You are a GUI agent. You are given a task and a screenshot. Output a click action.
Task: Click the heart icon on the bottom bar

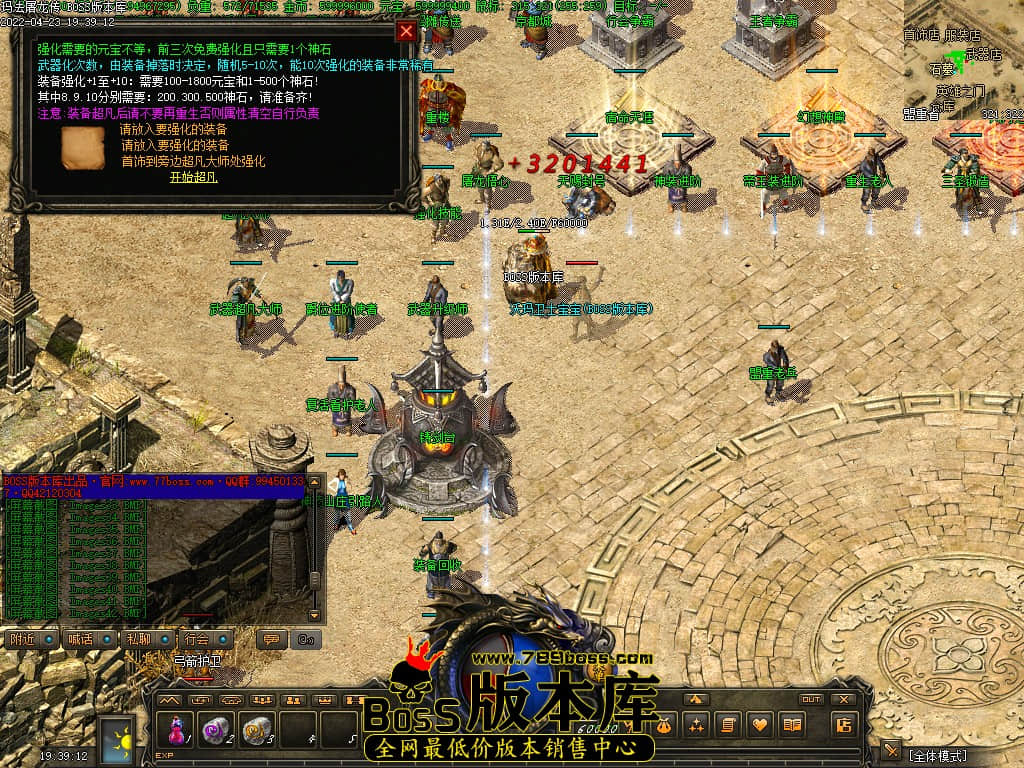coord(761,724)
